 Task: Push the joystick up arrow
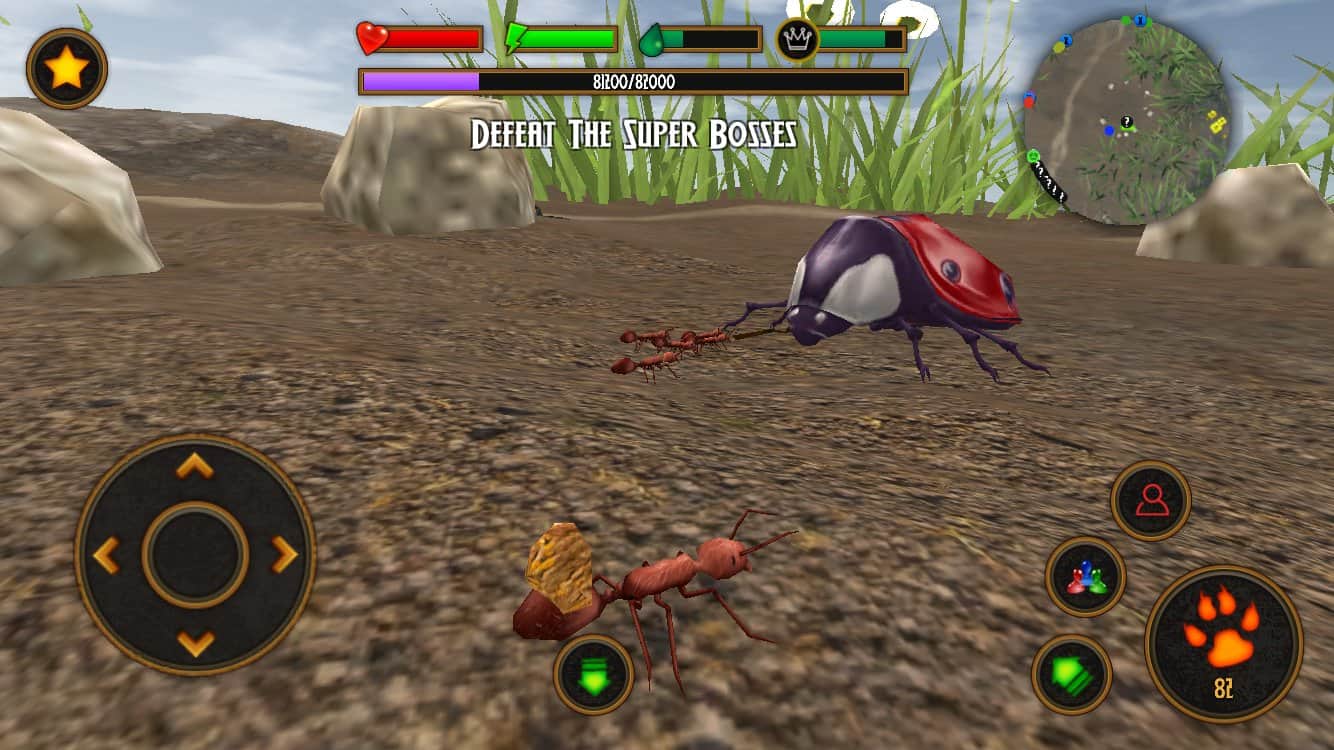(195, 465)
